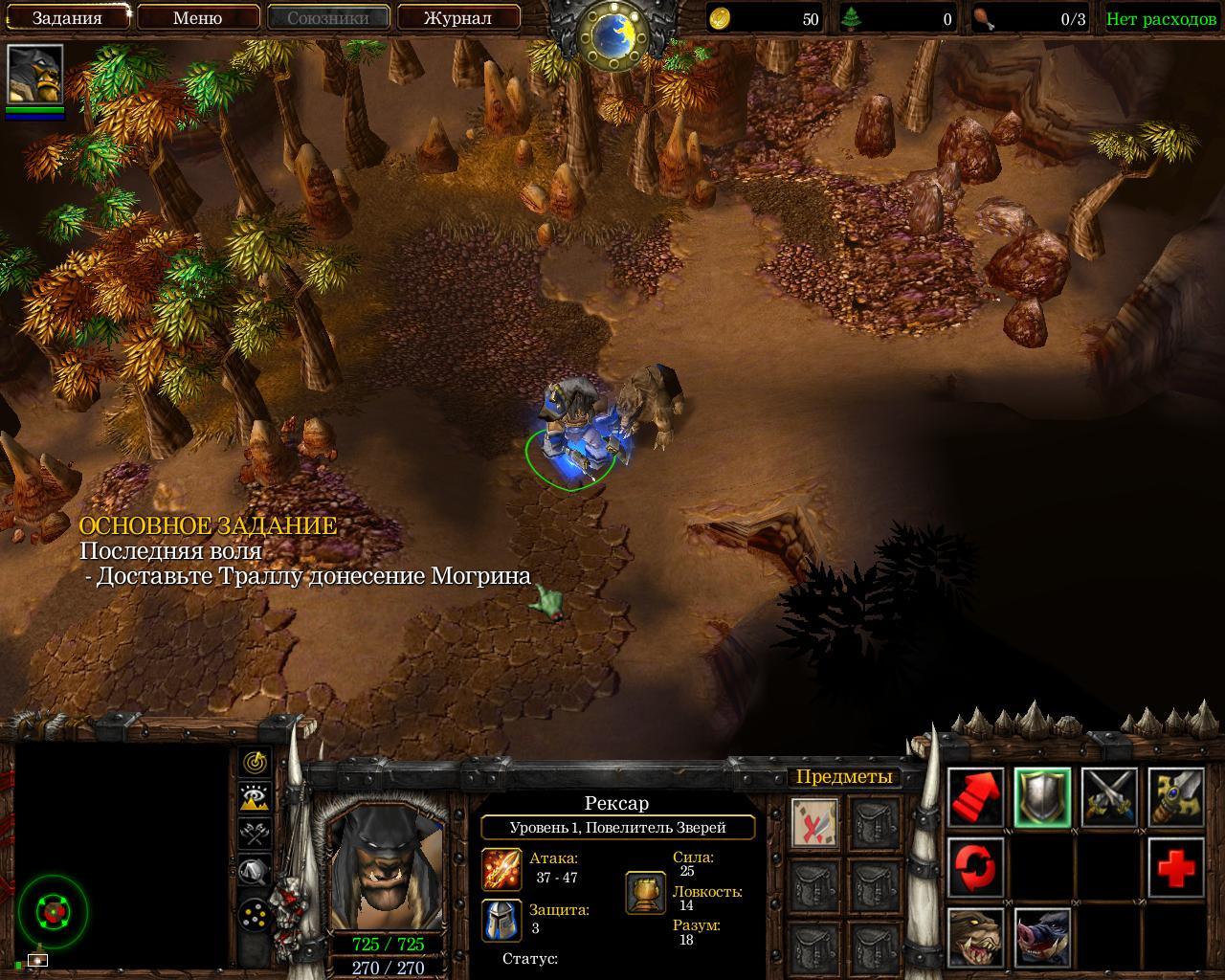Click the minimap
The image size is (1225, 980).
[x=122, y=857]
